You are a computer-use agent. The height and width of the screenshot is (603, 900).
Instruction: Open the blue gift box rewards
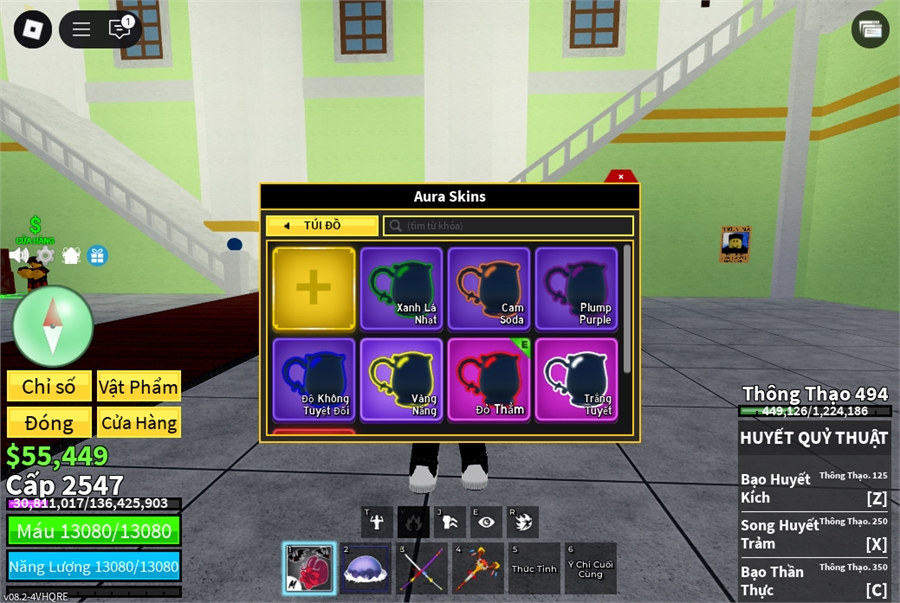click(x=97, y=255)
